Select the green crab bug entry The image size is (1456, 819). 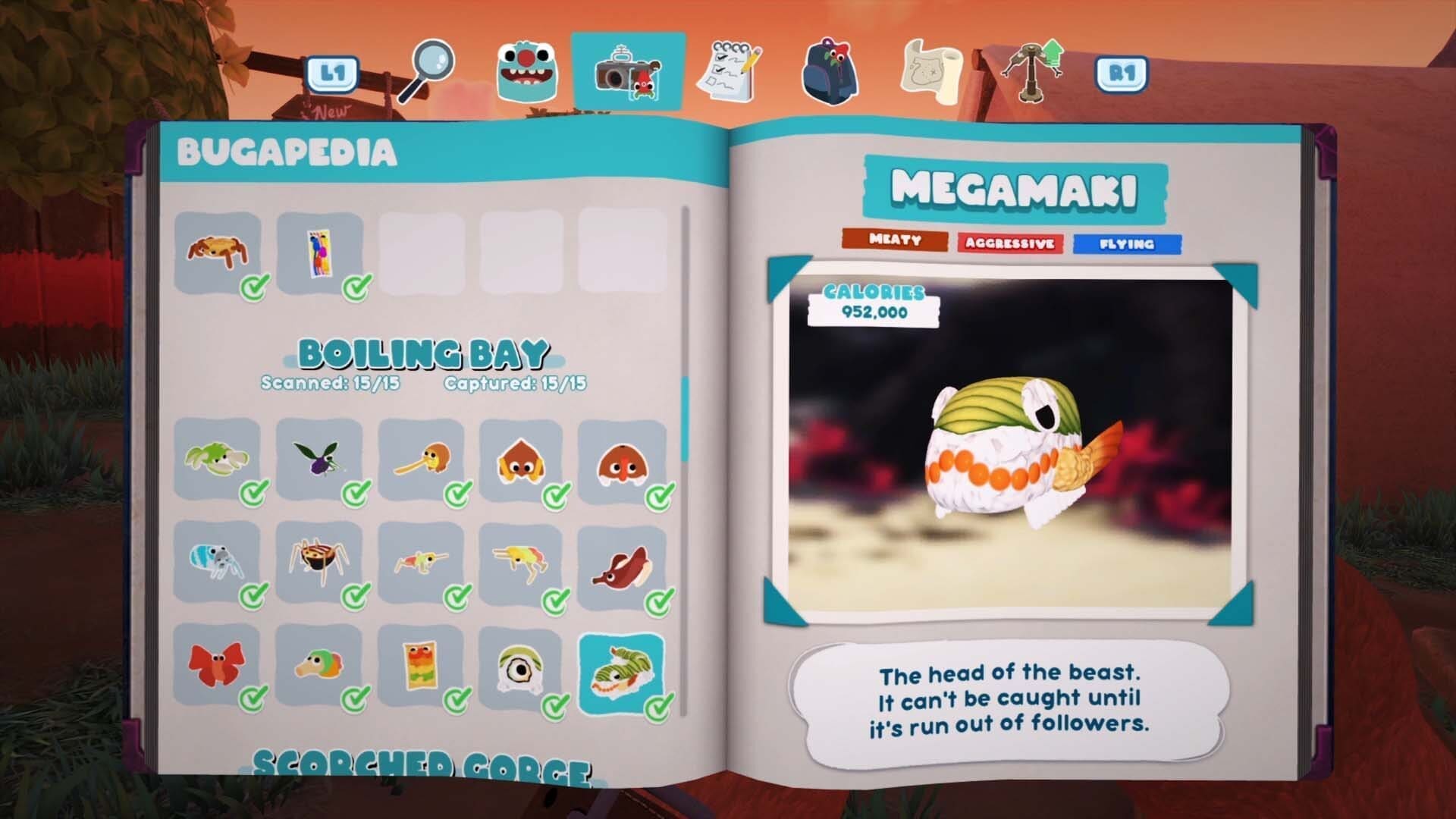(x=216, y=458)
